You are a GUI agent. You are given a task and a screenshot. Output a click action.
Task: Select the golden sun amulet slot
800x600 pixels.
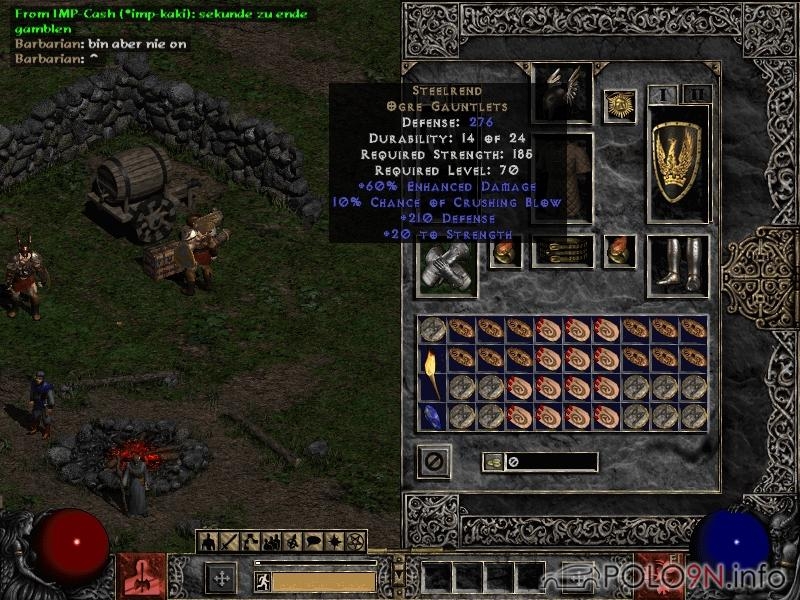(x=620, y=107)
